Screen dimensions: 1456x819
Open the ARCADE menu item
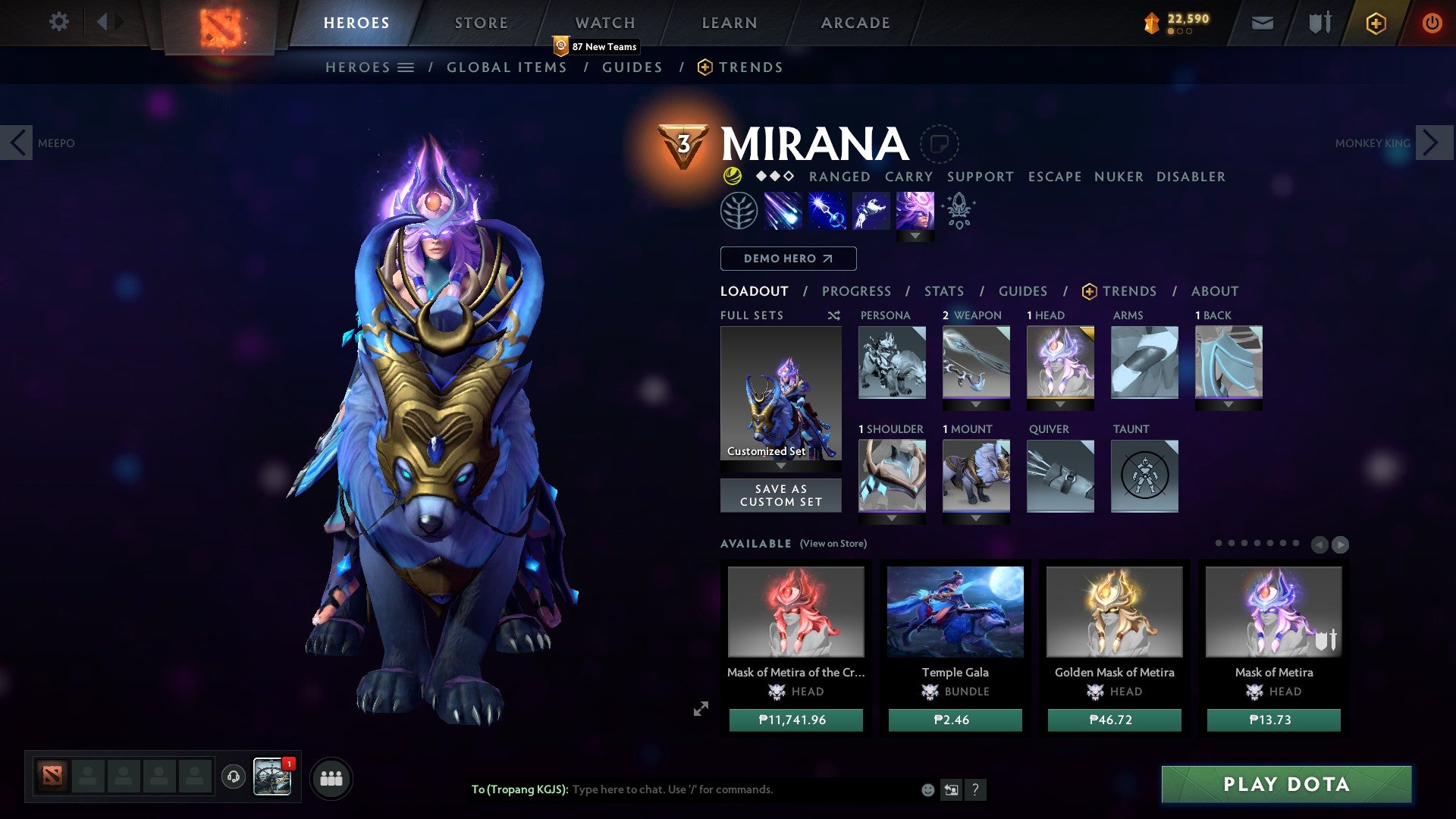855,22
